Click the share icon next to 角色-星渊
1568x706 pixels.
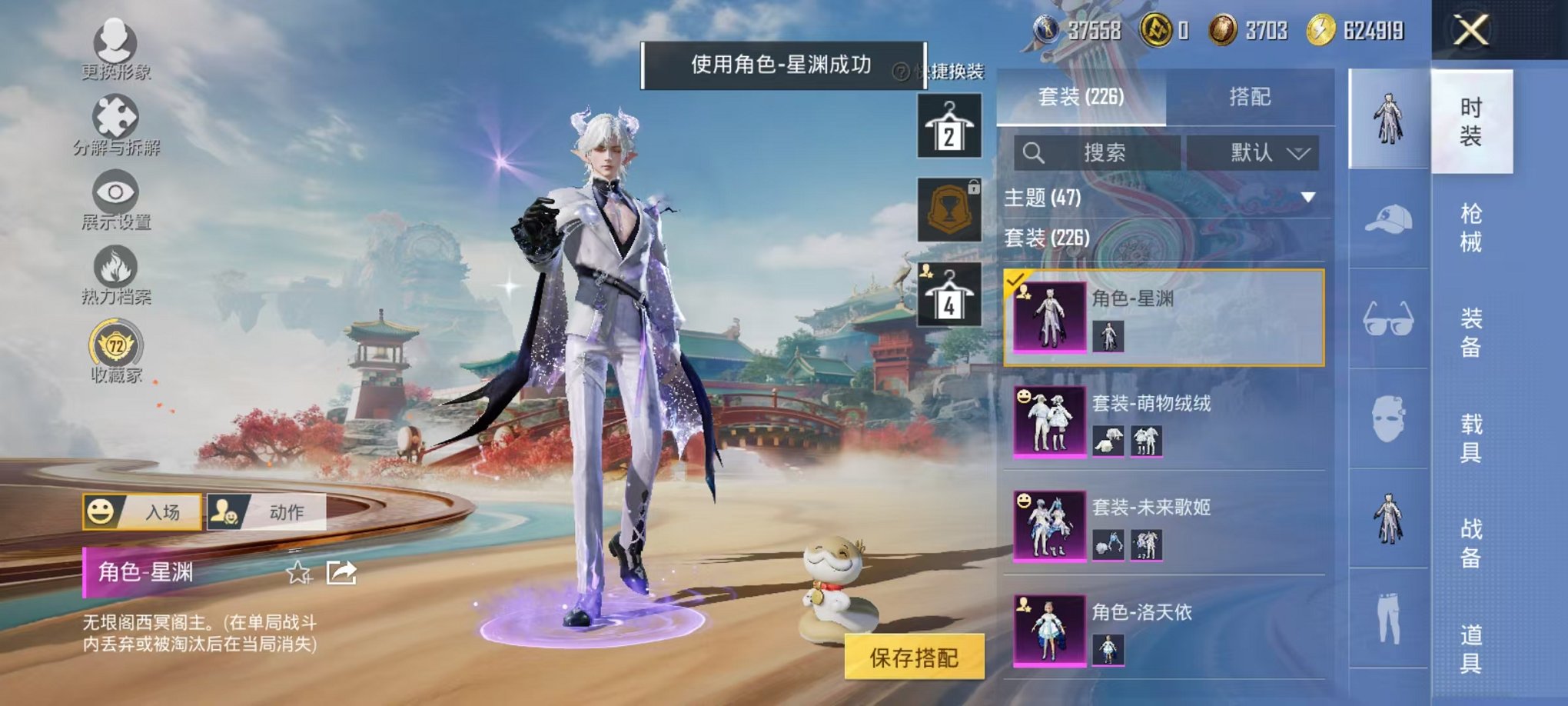341,573
